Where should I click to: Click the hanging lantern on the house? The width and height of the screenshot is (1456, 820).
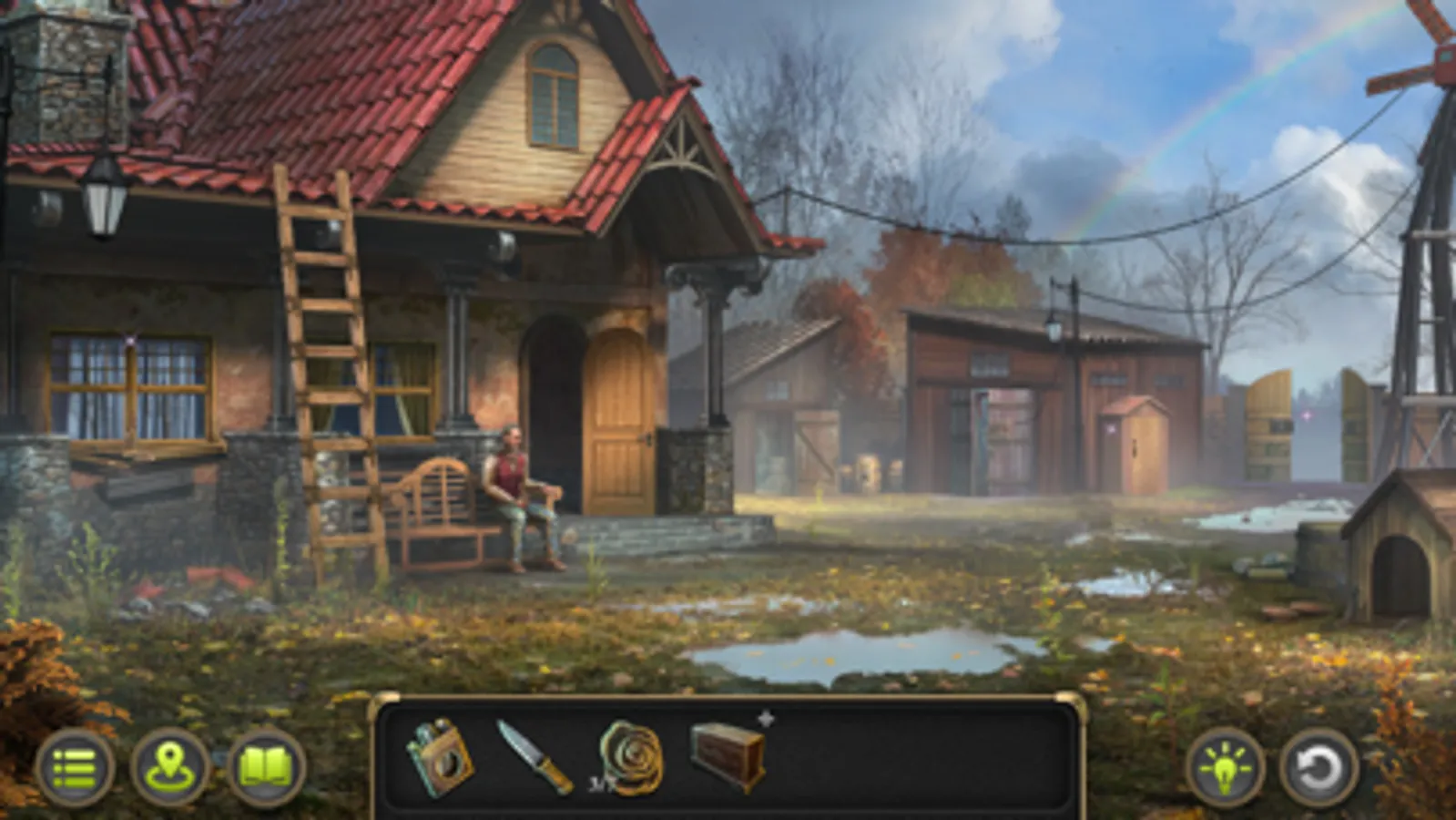[103, 200]
